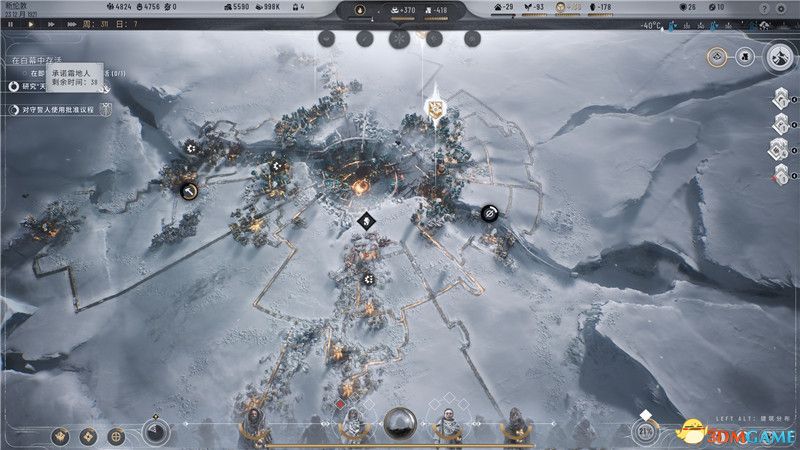800x450 pixels.
Task: Click the middle circular button beside the mountain icon
Action: (745, 57)
